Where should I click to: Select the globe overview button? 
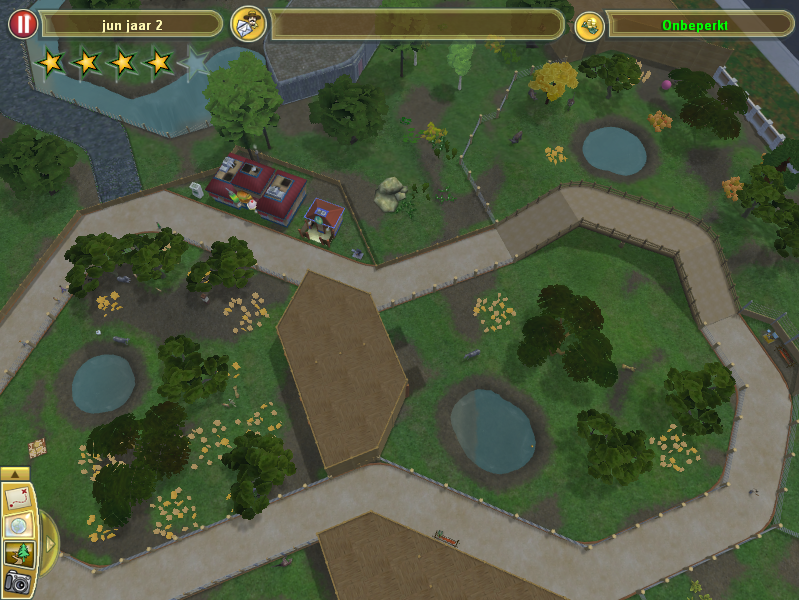coord(18,526)
